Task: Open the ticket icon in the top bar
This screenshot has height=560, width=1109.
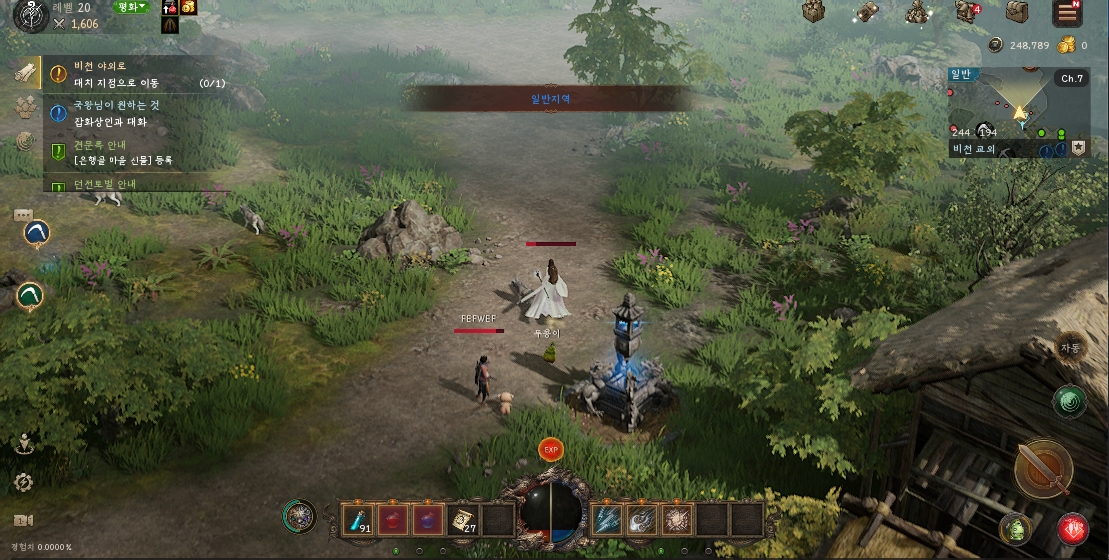Action: point(866,12)
